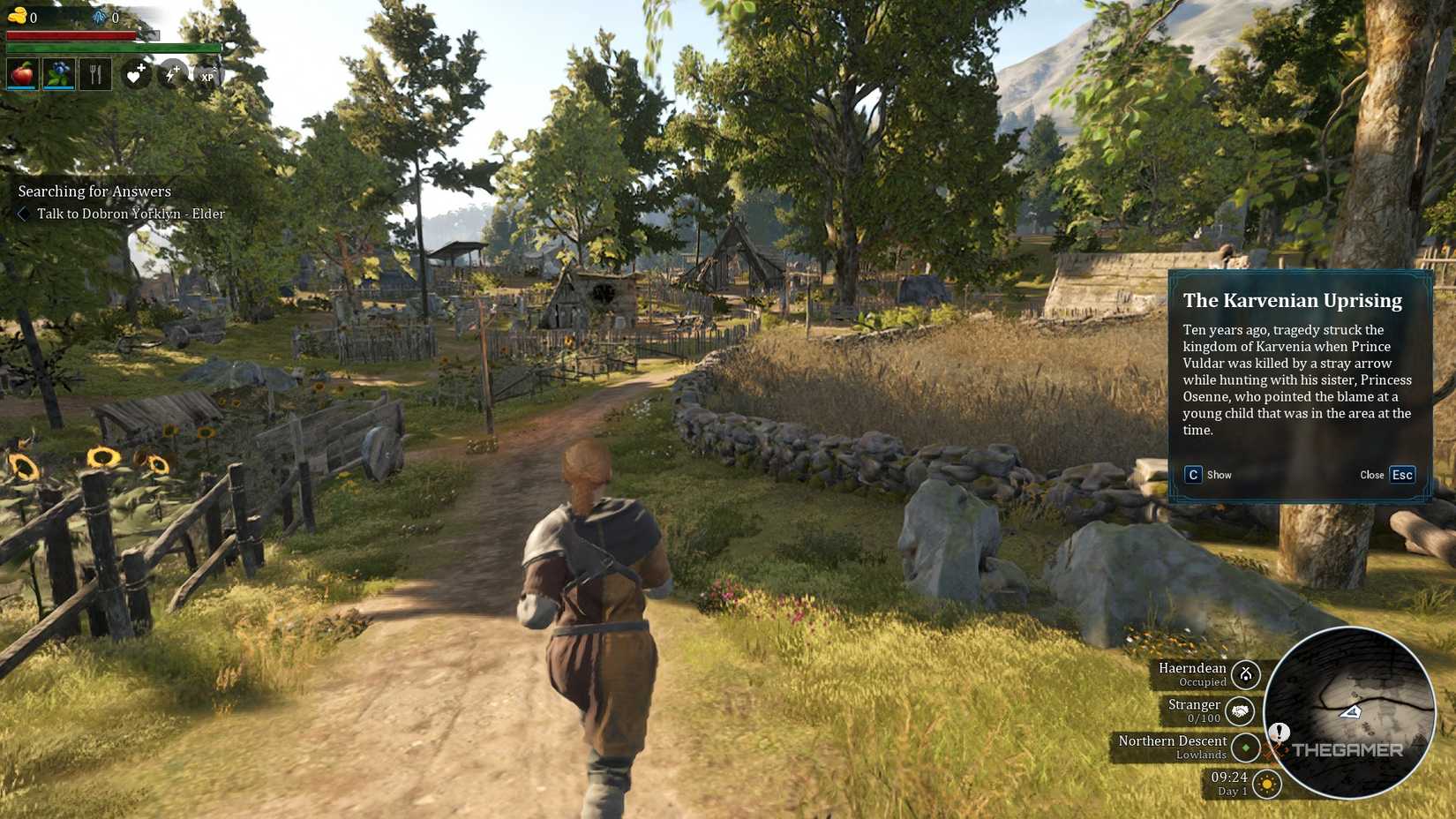Click the lightning bolt stamina buff icon

pyautogui.click(x=172, y=75)
